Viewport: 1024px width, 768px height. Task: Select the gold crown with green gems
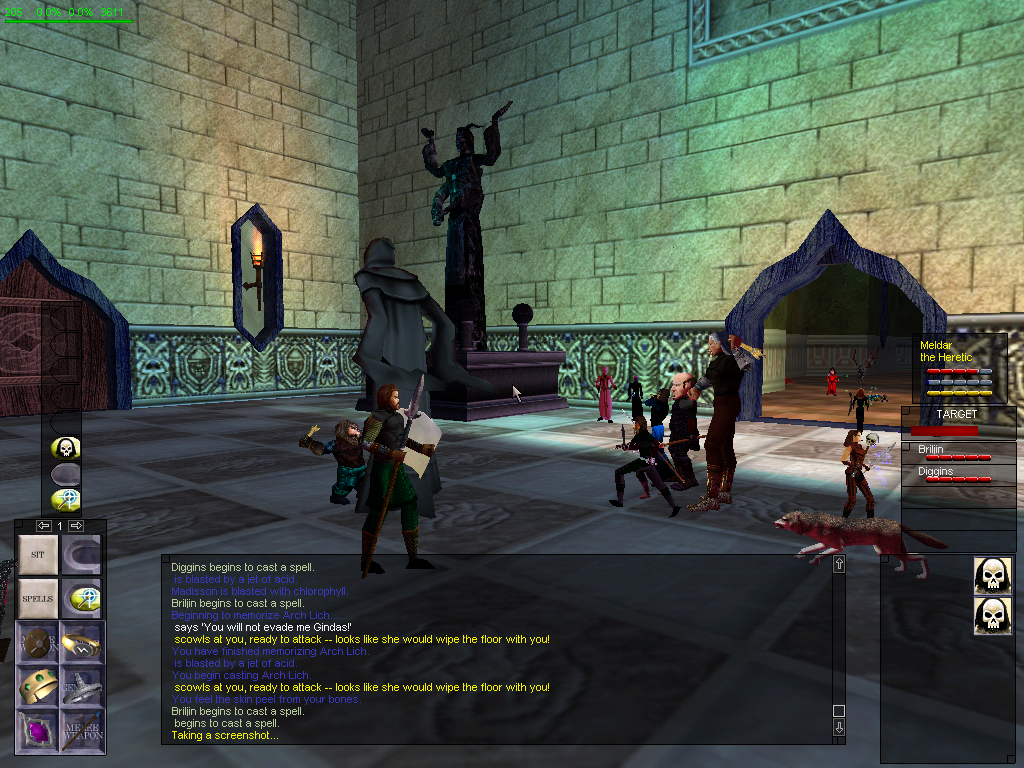[x=38, y=686]
